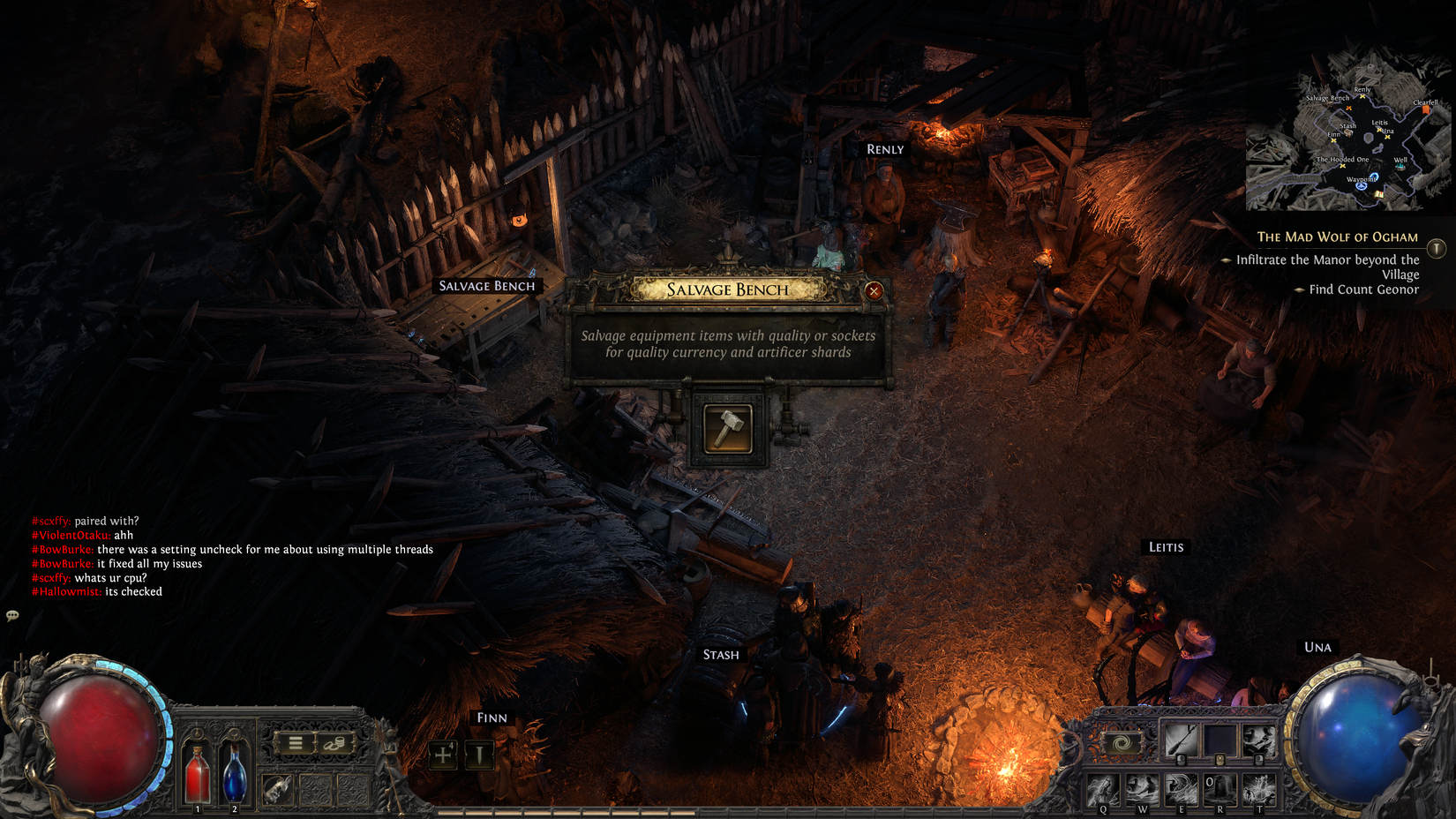The height and width of the screenshot is (819, 1456).
Task: Select the horn charm slot
Action: [x=277, y=788]
